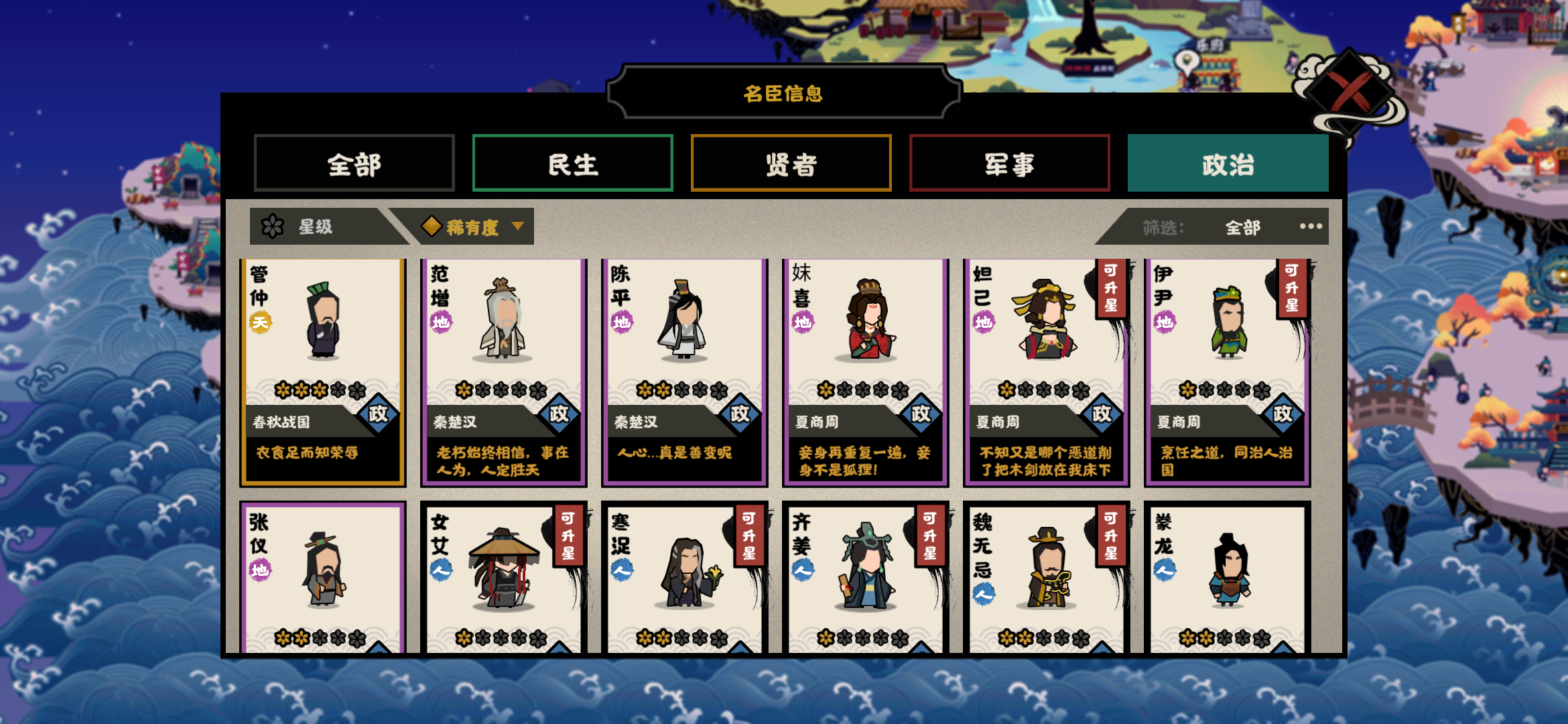Open the 筛选 全部 filter dropdown

[1243, 227]
